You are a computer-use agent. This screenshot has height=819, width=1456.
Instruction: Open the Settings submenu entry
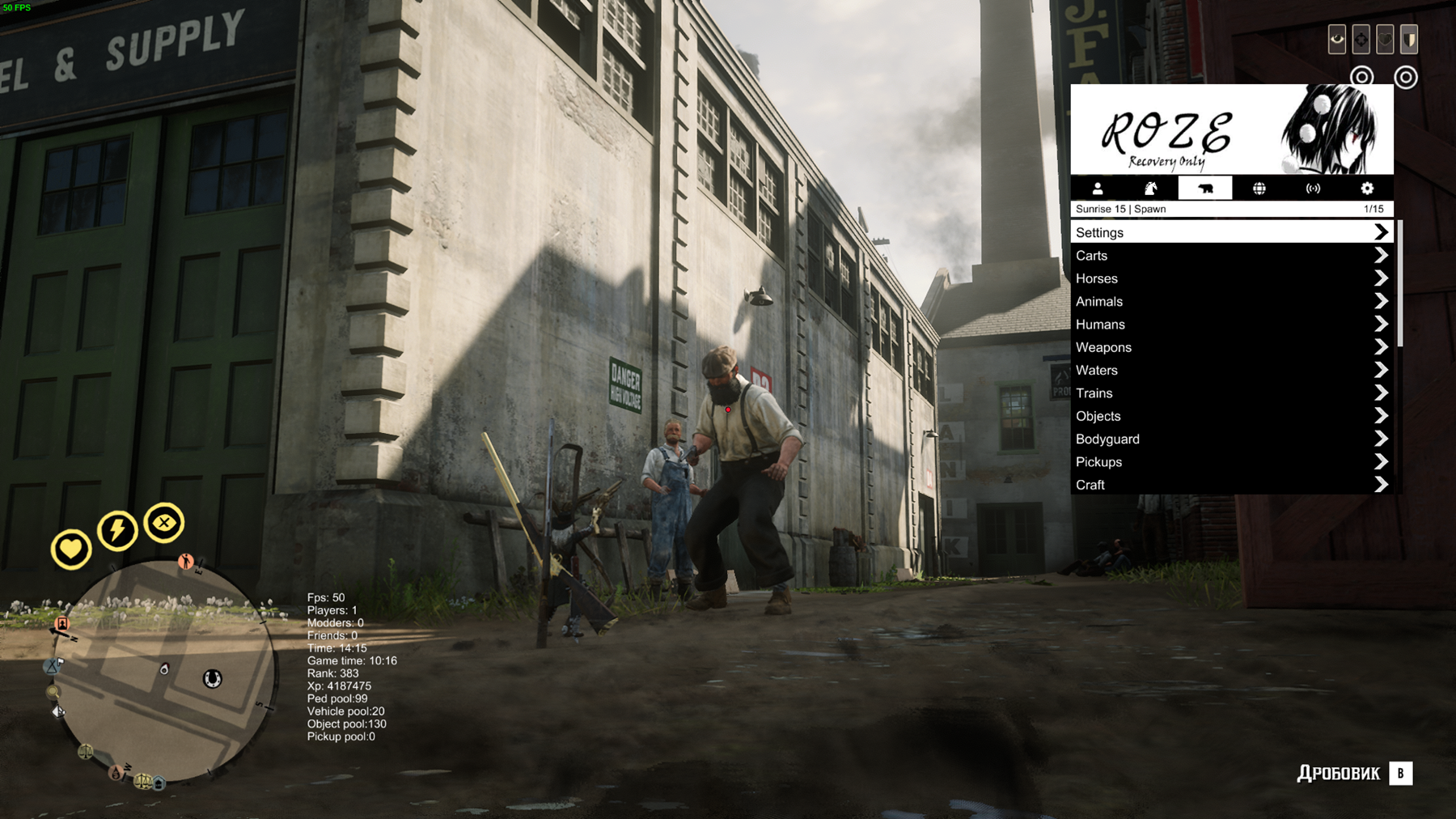1231,232
